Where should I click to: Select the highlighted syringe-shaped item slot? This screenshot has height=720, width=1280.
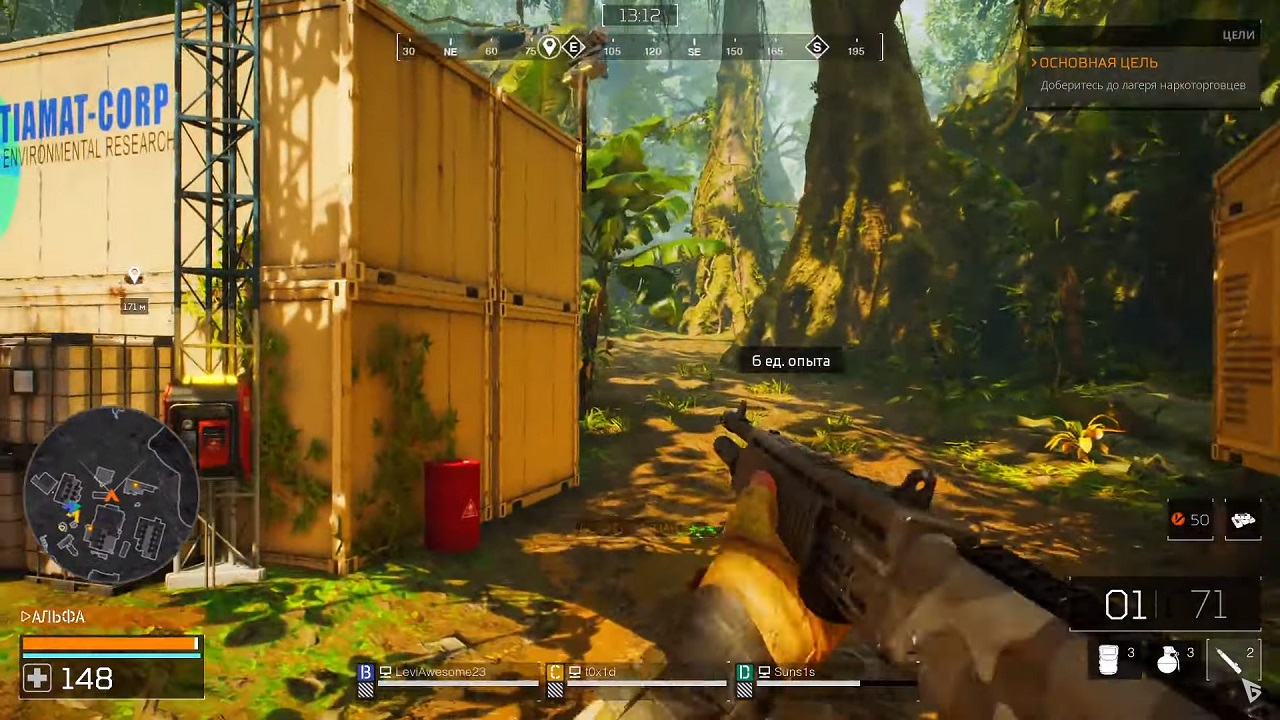(x=1232, y=659)
